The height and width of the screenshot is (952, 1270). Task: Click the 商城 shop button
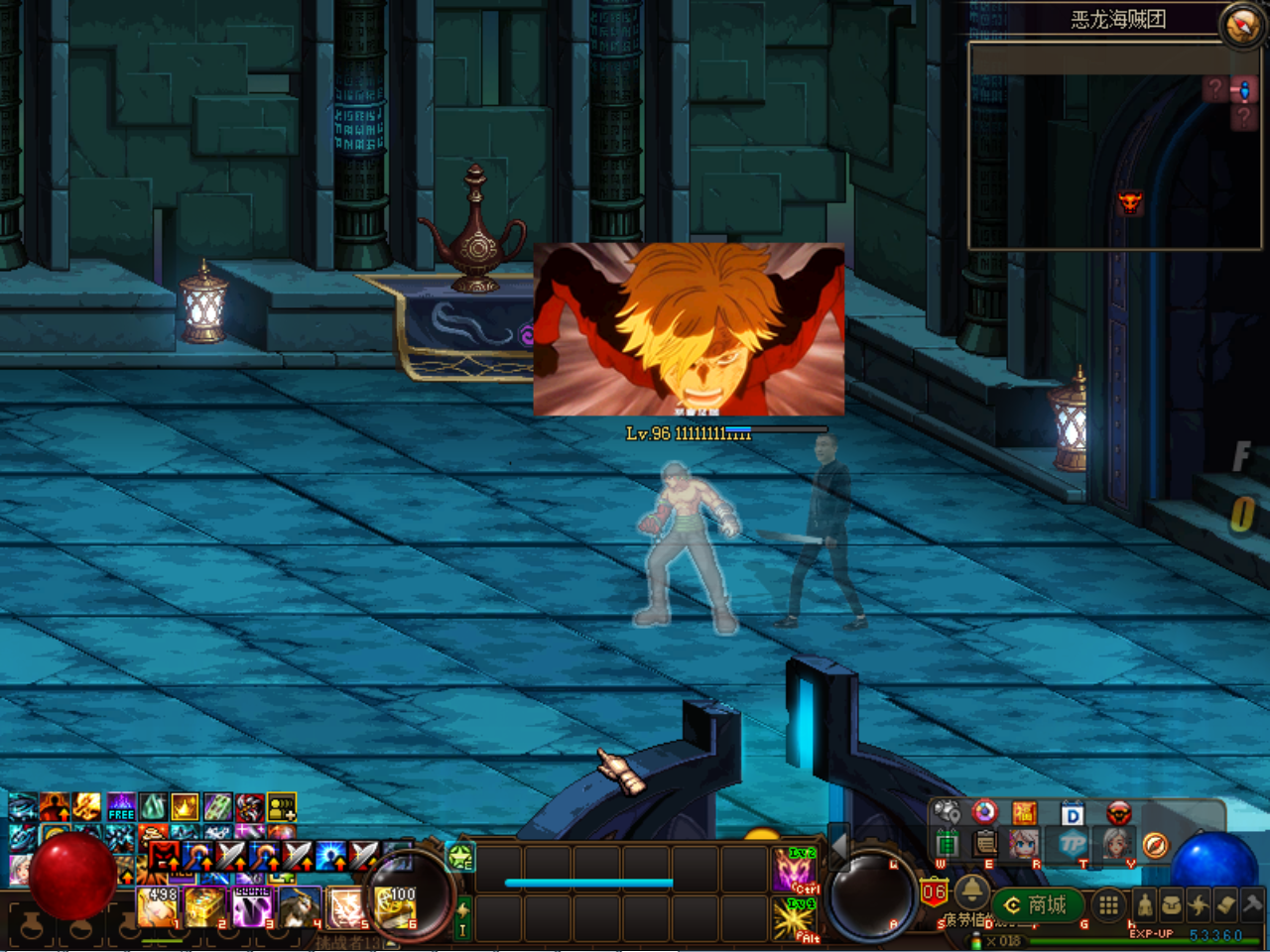point(1037,904)
